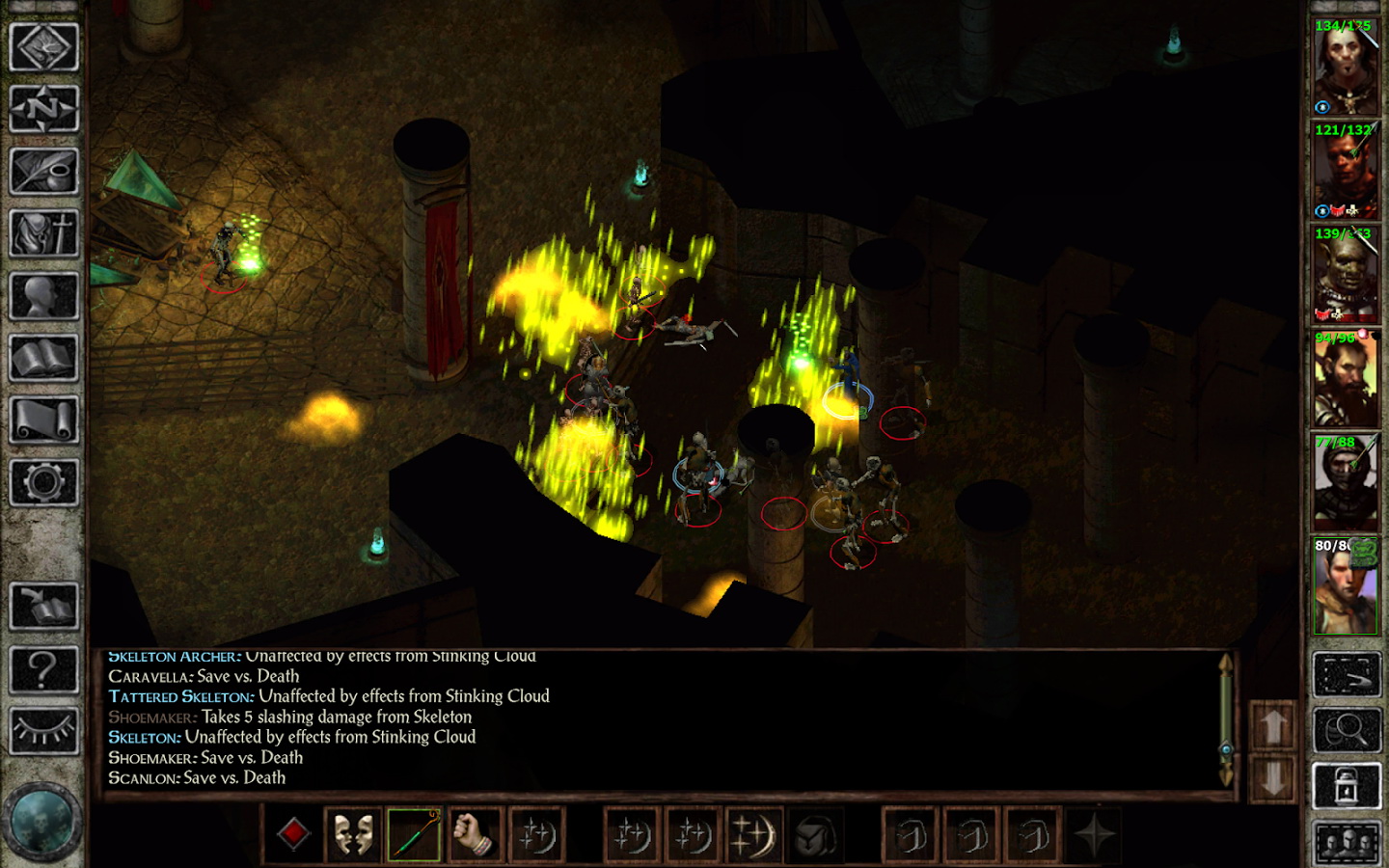Image resolution: width=1389 pixels, height=868 pixels.
Task: Select the green staff weapon slot
Action: pos(415,834)
